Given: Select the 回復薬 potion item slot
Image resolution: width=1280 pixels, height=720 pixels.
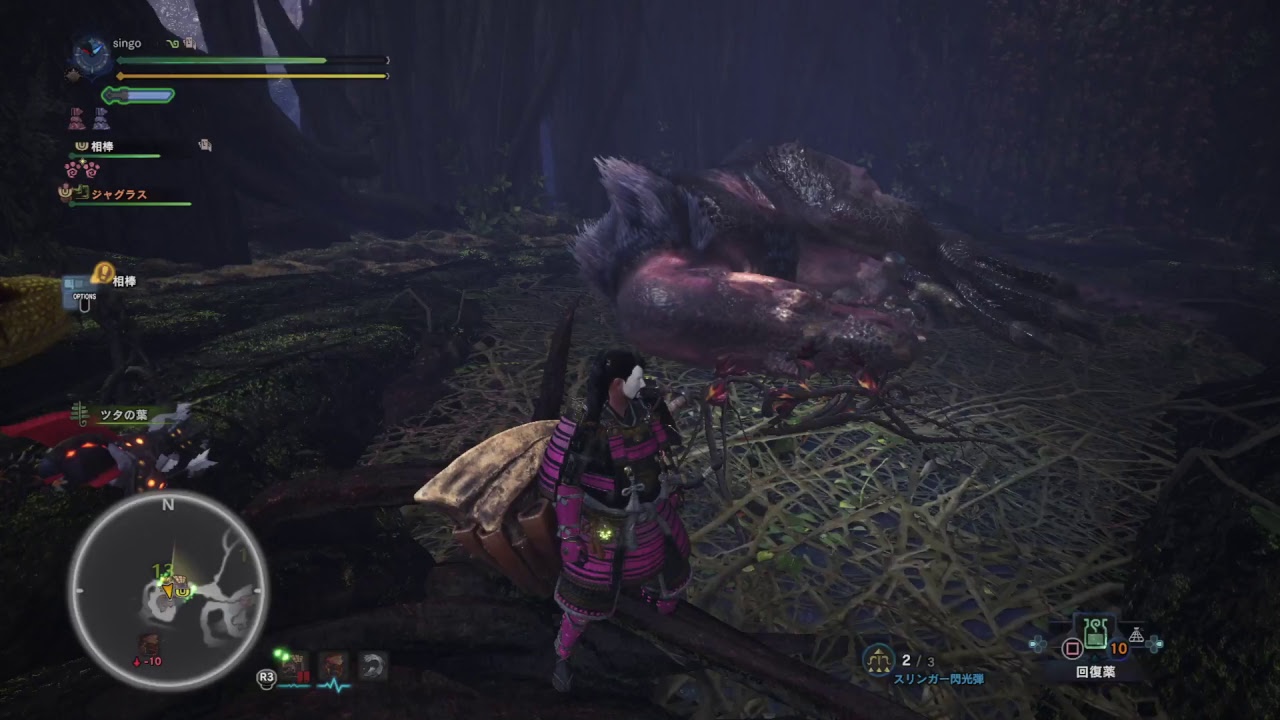Looking at the screenshot, I should pyautogui.click(x=1095, y=632).
